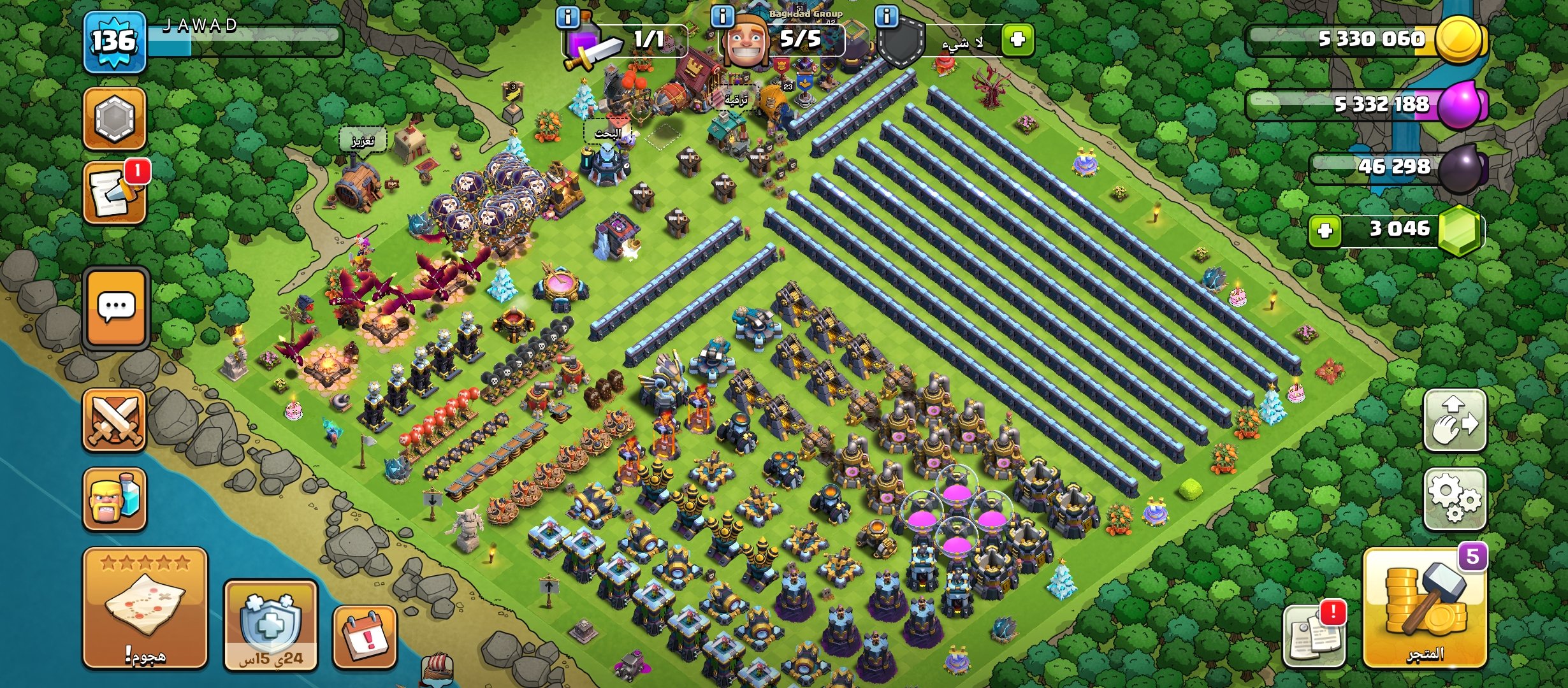Open the events calendar button
Image resolution: width=1568 pixels, height=688 pixels.
coord(365,637)
